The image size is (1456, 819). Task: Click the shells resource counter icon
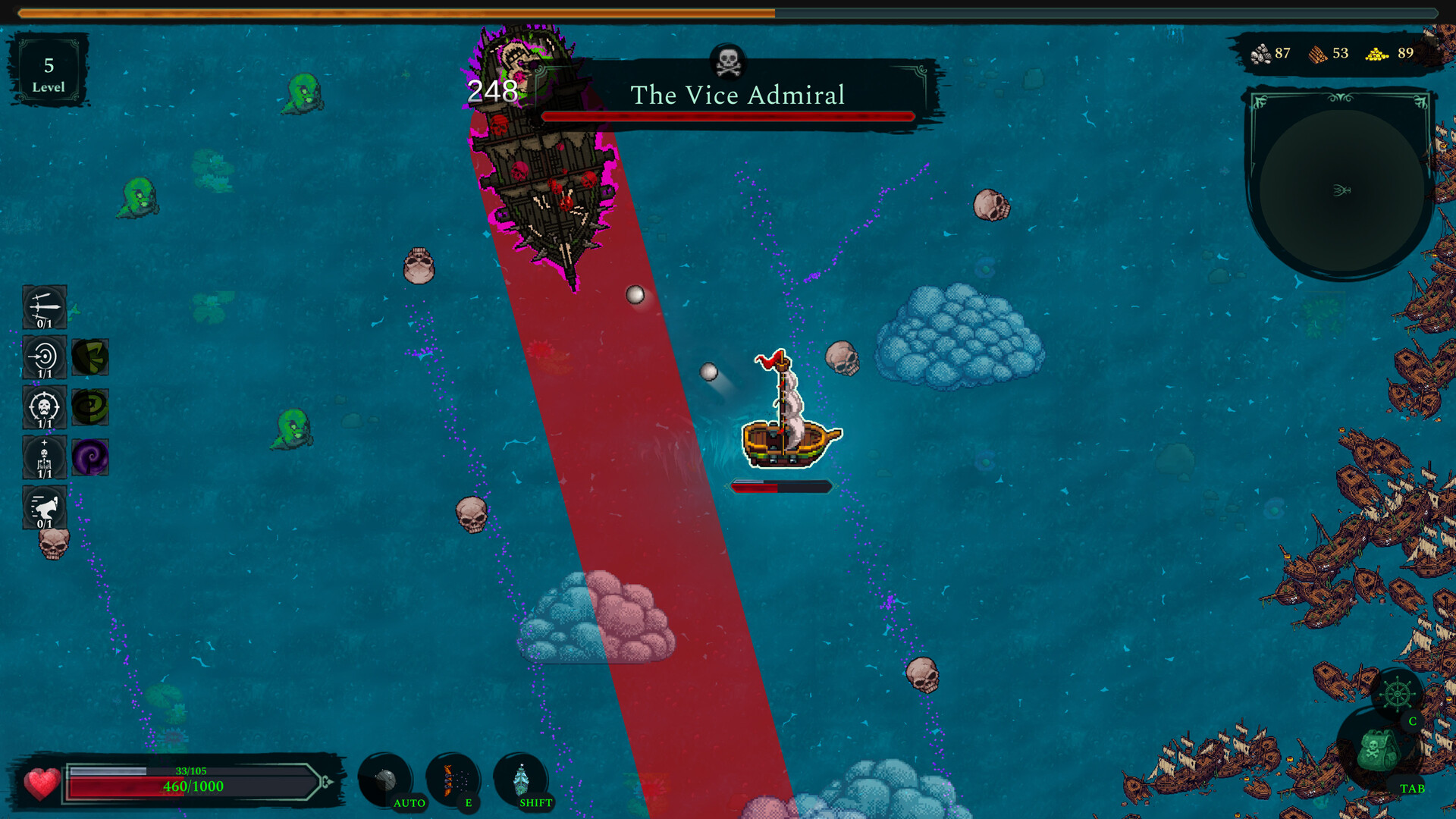(1260, 53)
